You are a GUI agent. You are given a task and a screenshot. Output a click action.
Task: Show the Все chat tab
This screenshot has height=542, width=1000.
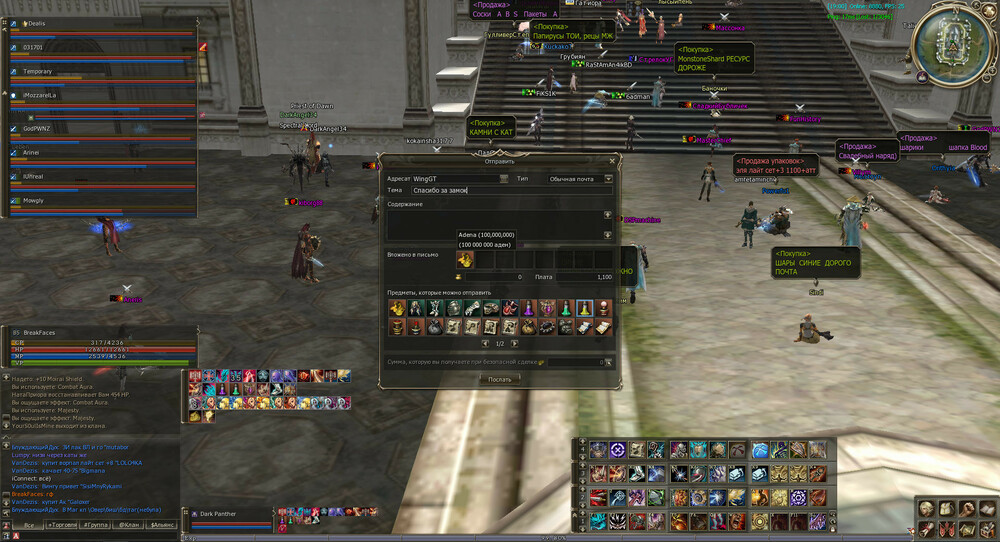click(30, 524)
